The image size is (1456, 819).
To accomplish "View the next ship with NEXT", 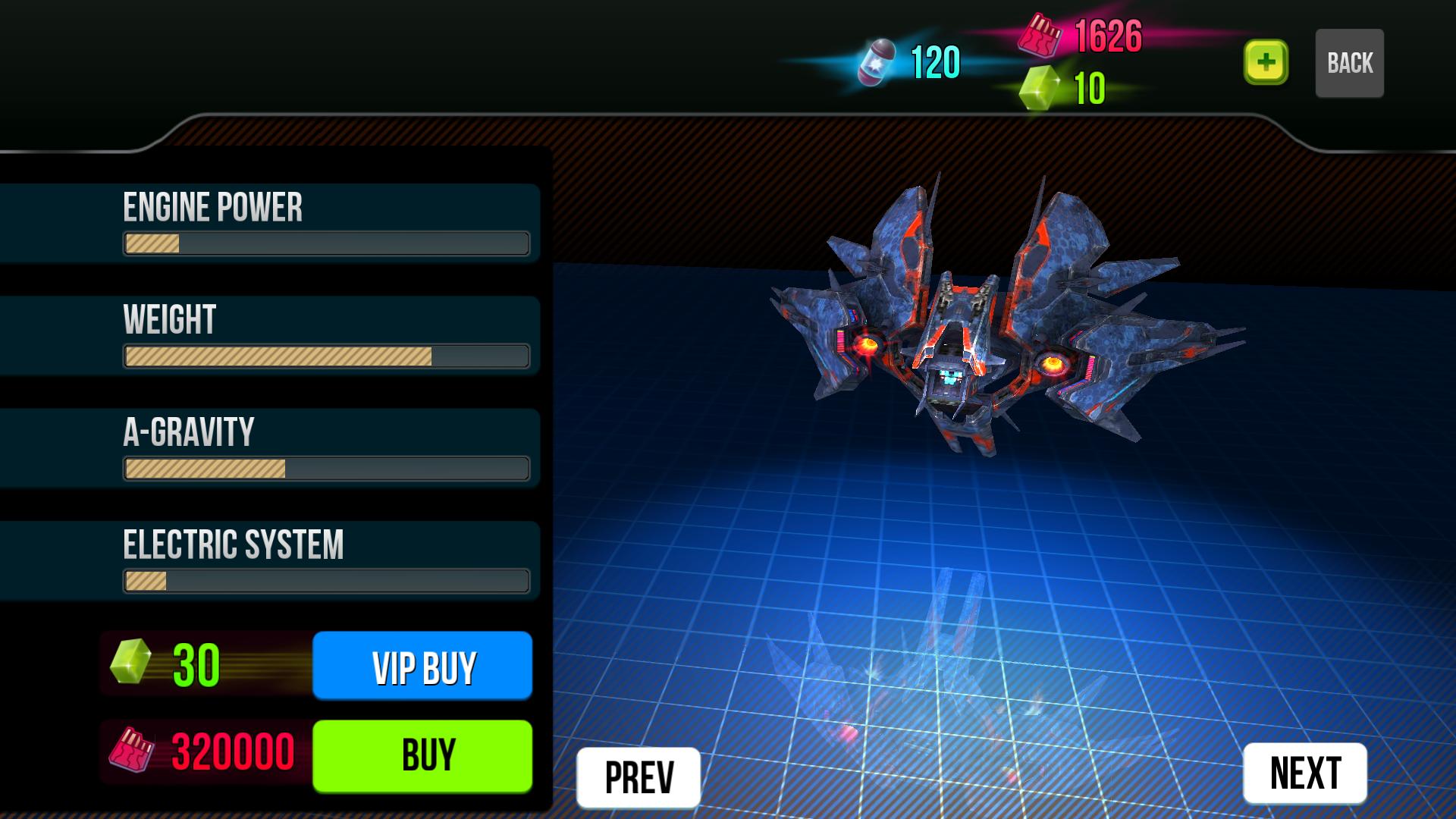I will pos(1304,773).
